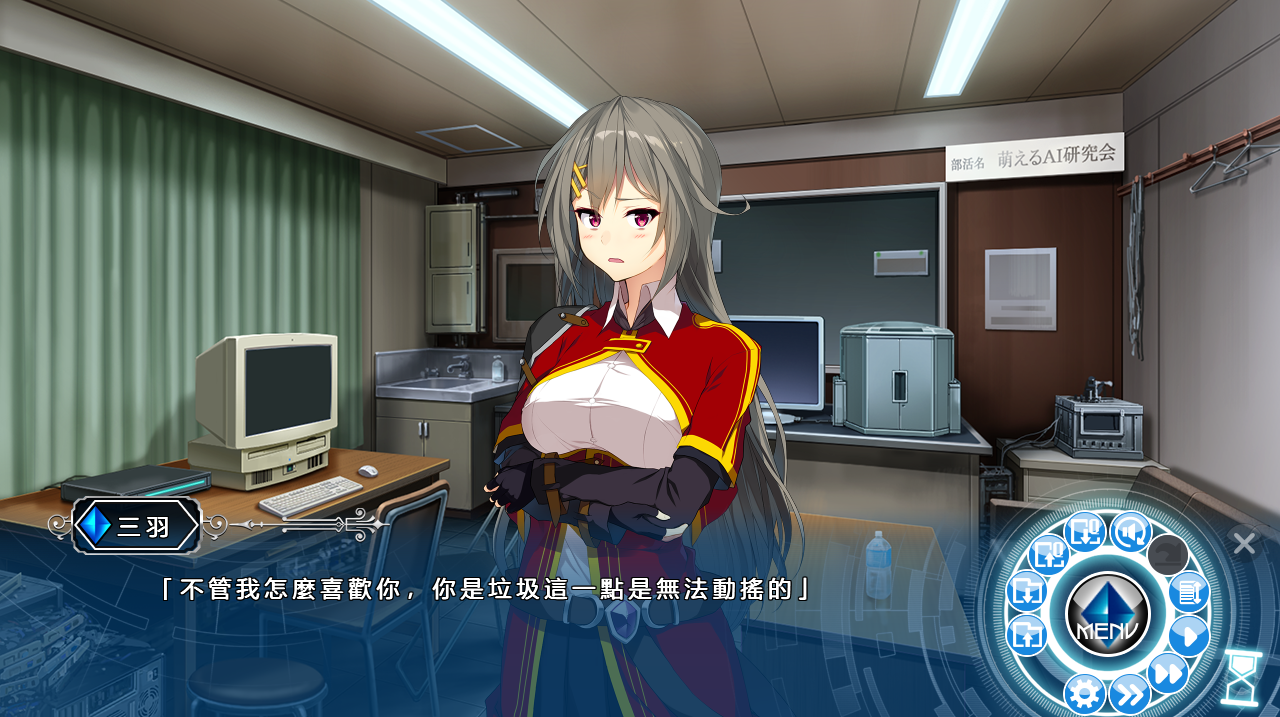Open the central MENU button
1280x717 pixels.
point(1108,614)
